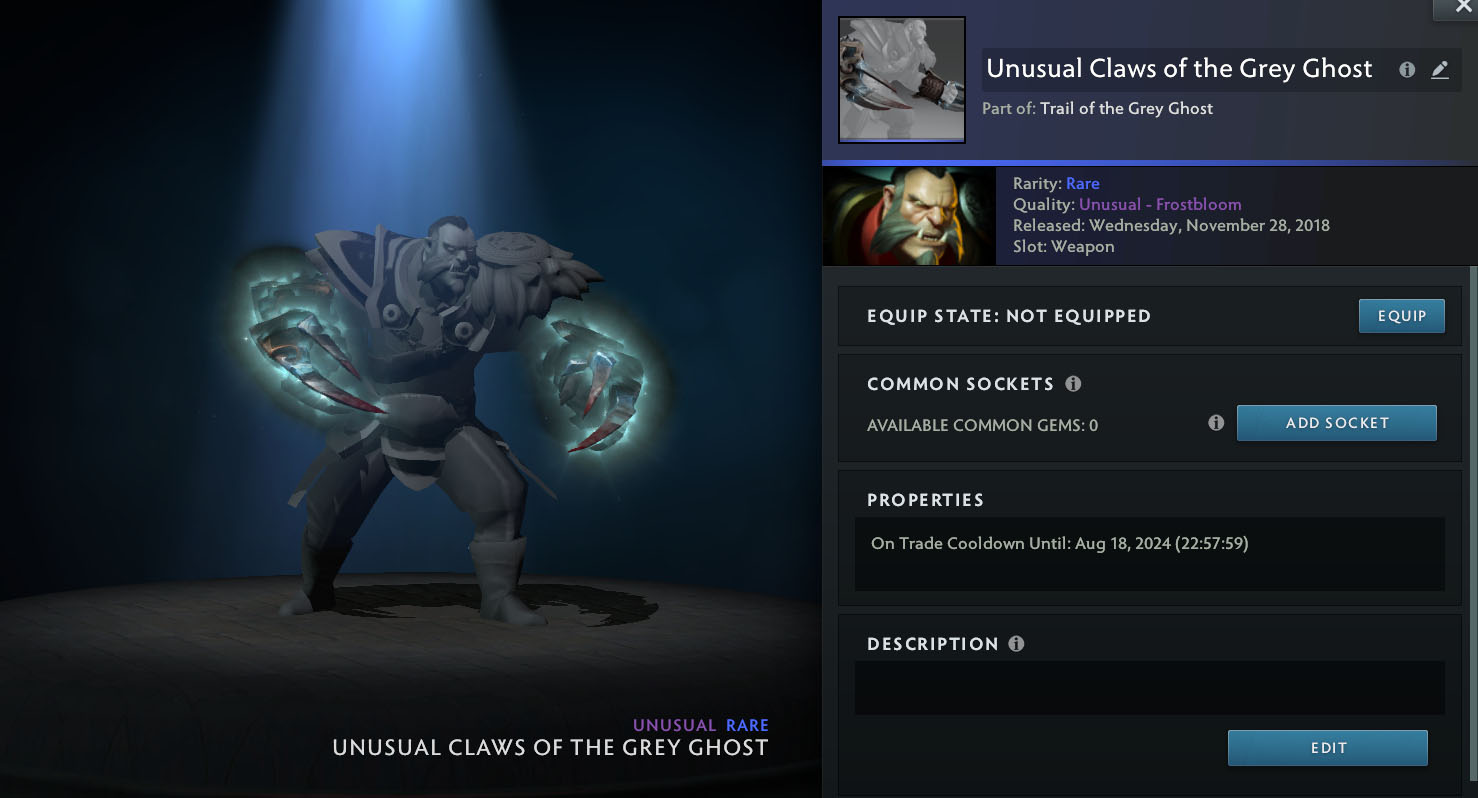1478x798 pixels.
Task: Select the claws item thumbnail
Action: click(x=901, y=80)
